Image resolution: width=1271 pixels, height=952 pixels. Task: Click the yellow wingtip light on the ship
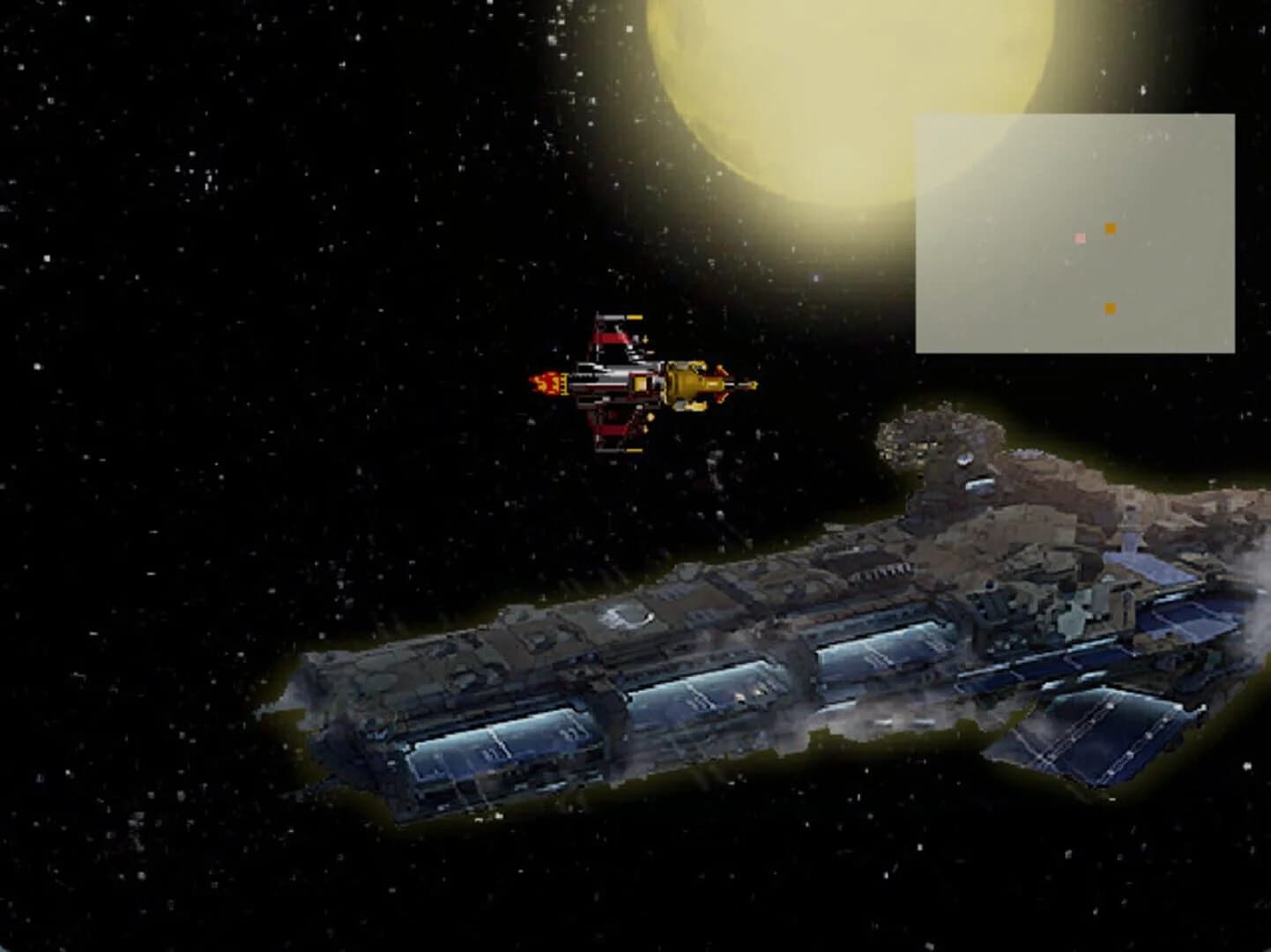[x=634, y=318]
